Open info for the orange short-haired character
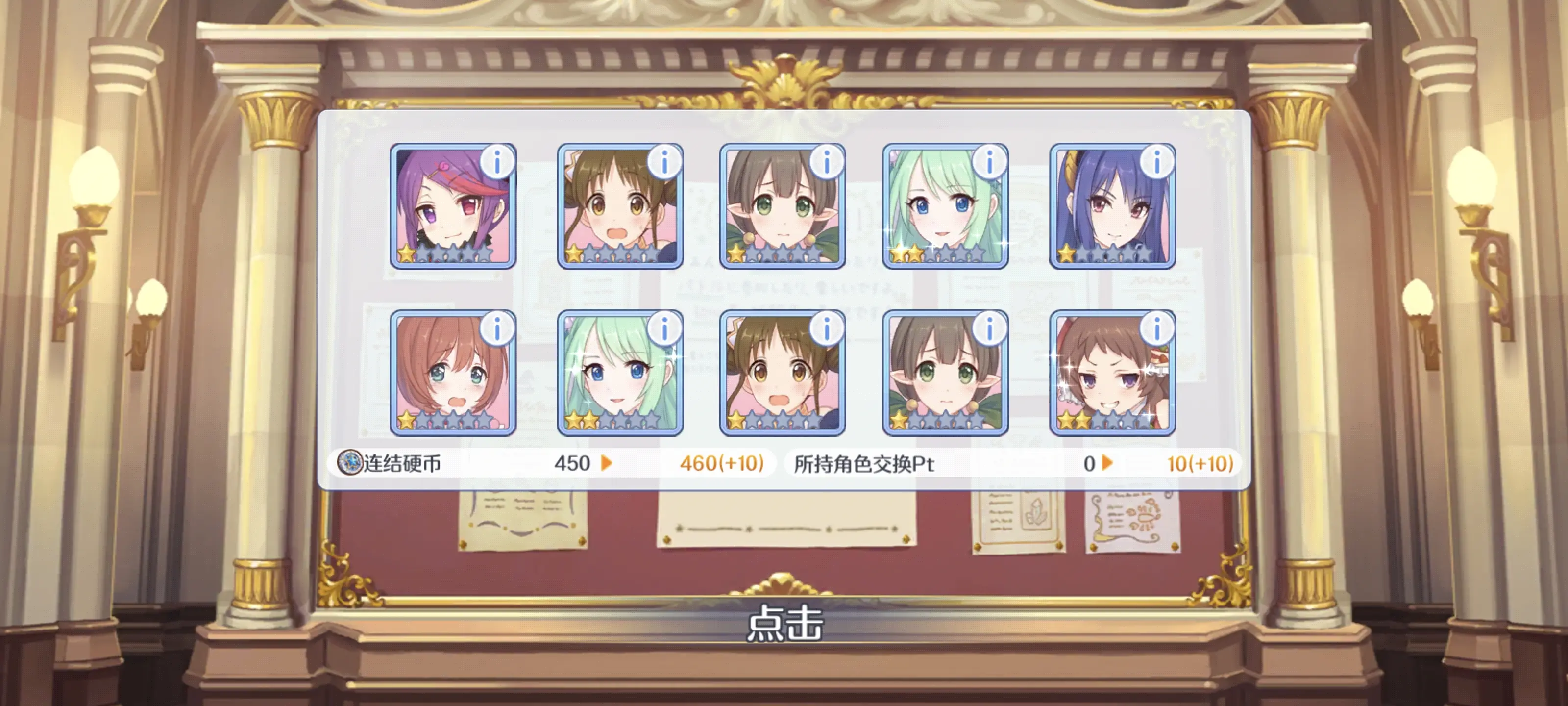The image size is (1568, 706). coord(497,329)
